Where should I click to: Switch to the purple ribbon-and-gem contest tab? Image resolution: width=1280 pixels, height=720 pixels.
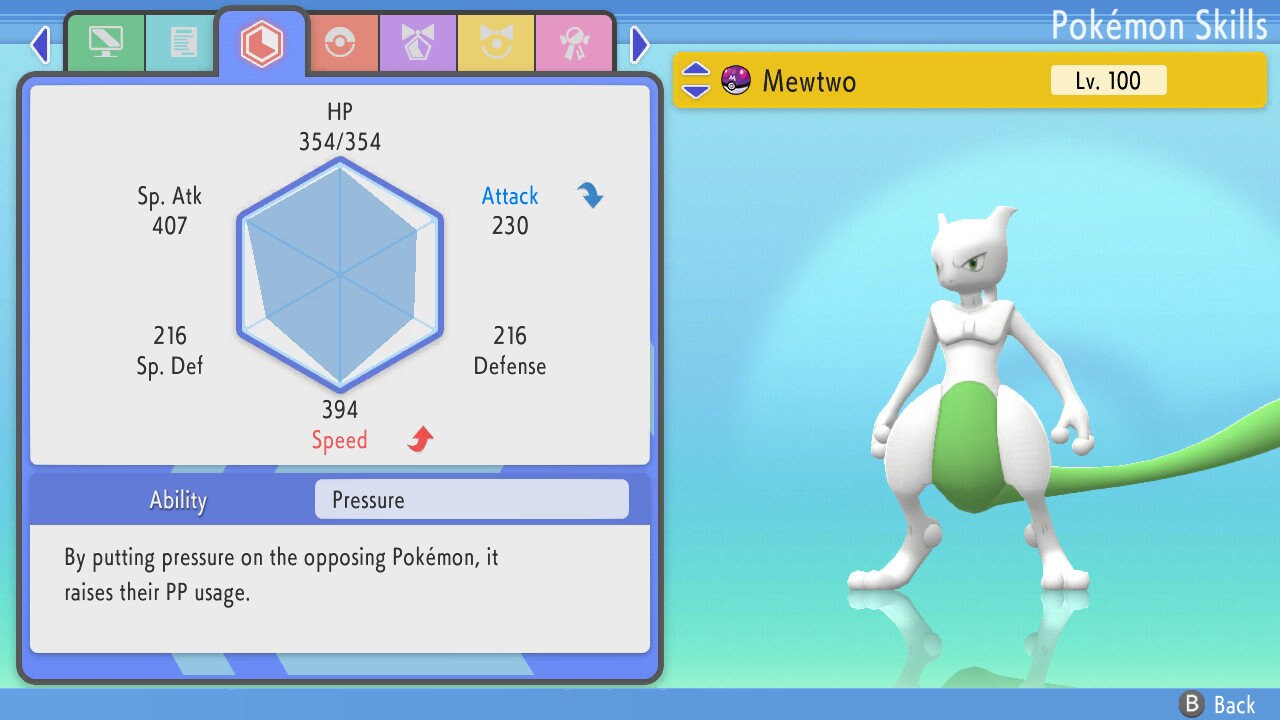click(418, 43)
